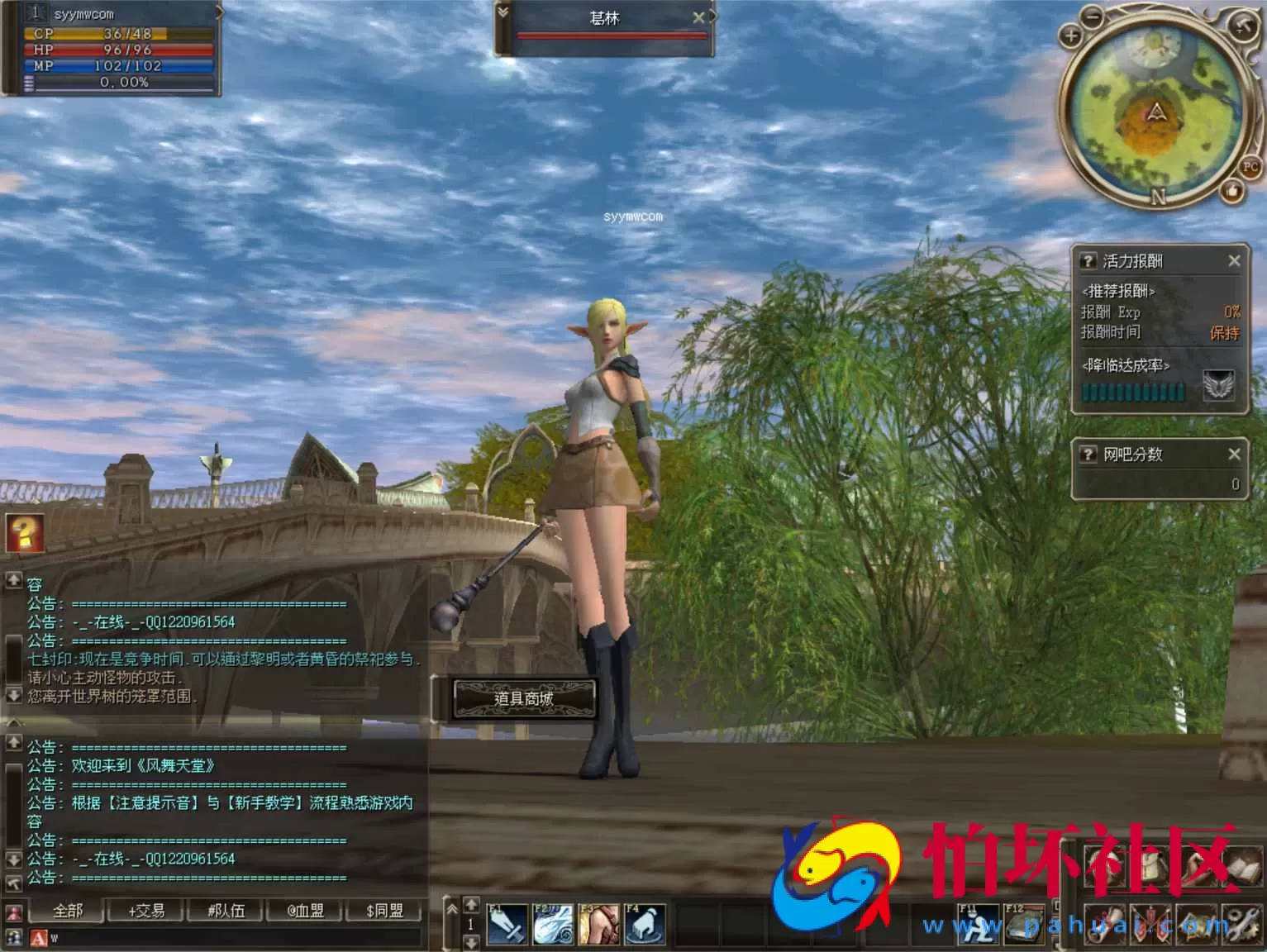This screenshot has width=1267, height=952.
Task: Open the 道具商城 item shop
Action: [x=524, y=698]
